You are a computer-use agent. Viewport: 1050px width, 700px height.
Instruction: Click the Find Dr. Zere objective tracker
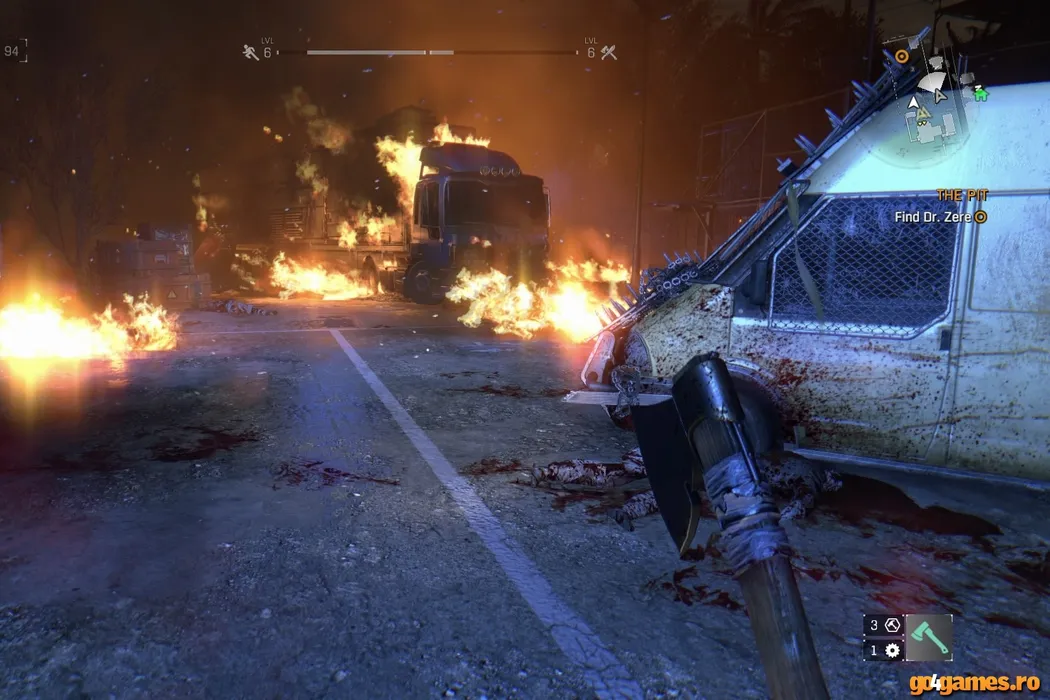click(936, 216)
